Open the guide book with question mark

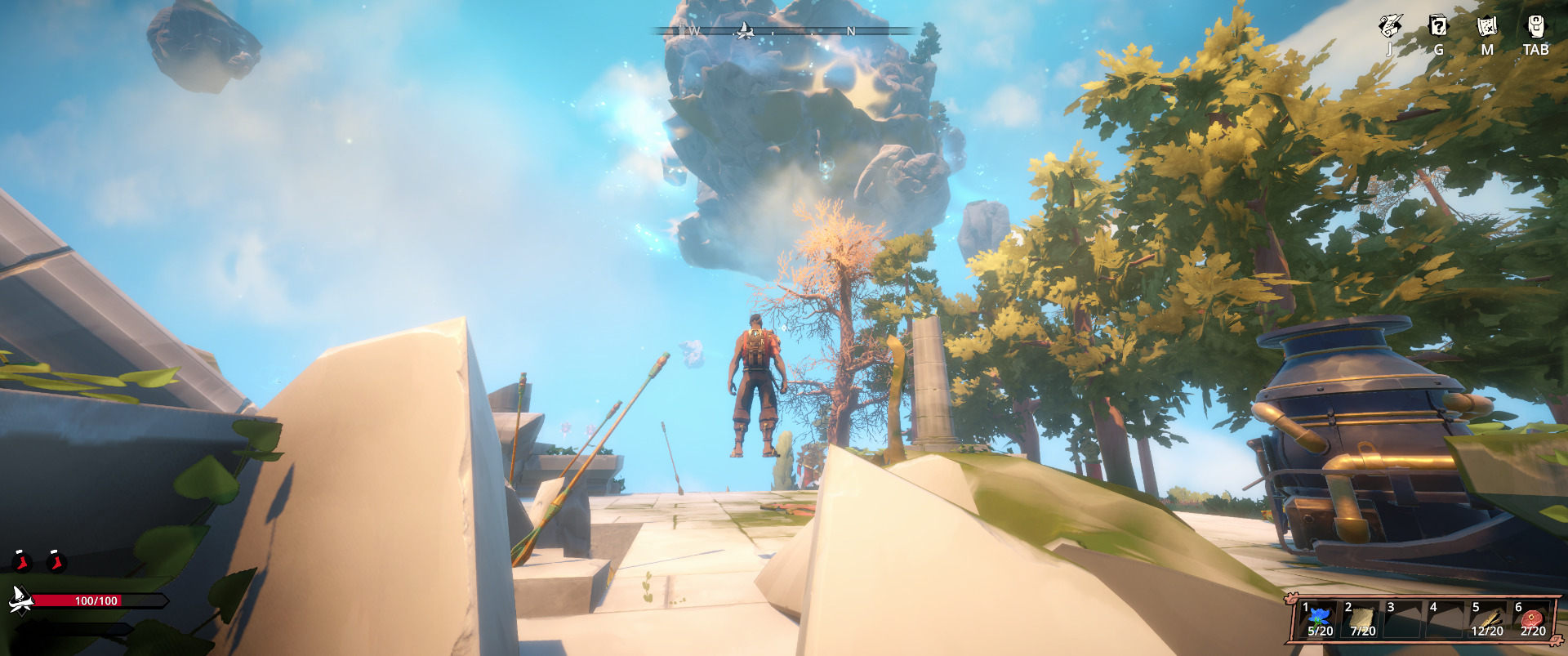1438,27
